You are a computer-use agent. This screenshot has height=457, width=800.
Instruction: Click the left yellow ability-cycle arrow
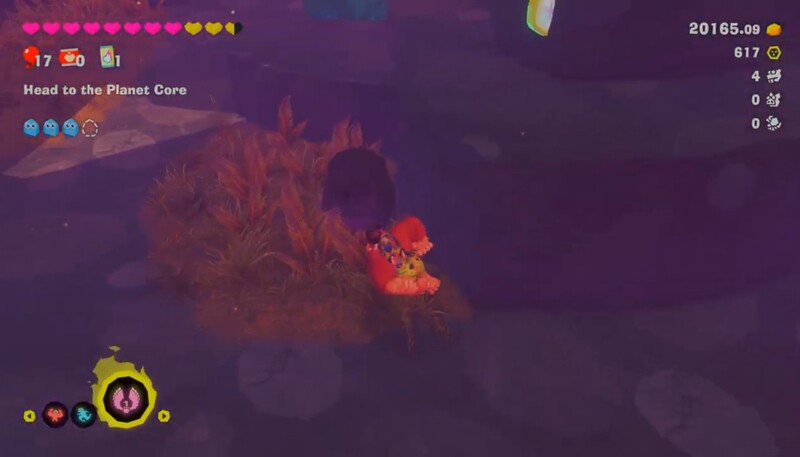[29, 416]
